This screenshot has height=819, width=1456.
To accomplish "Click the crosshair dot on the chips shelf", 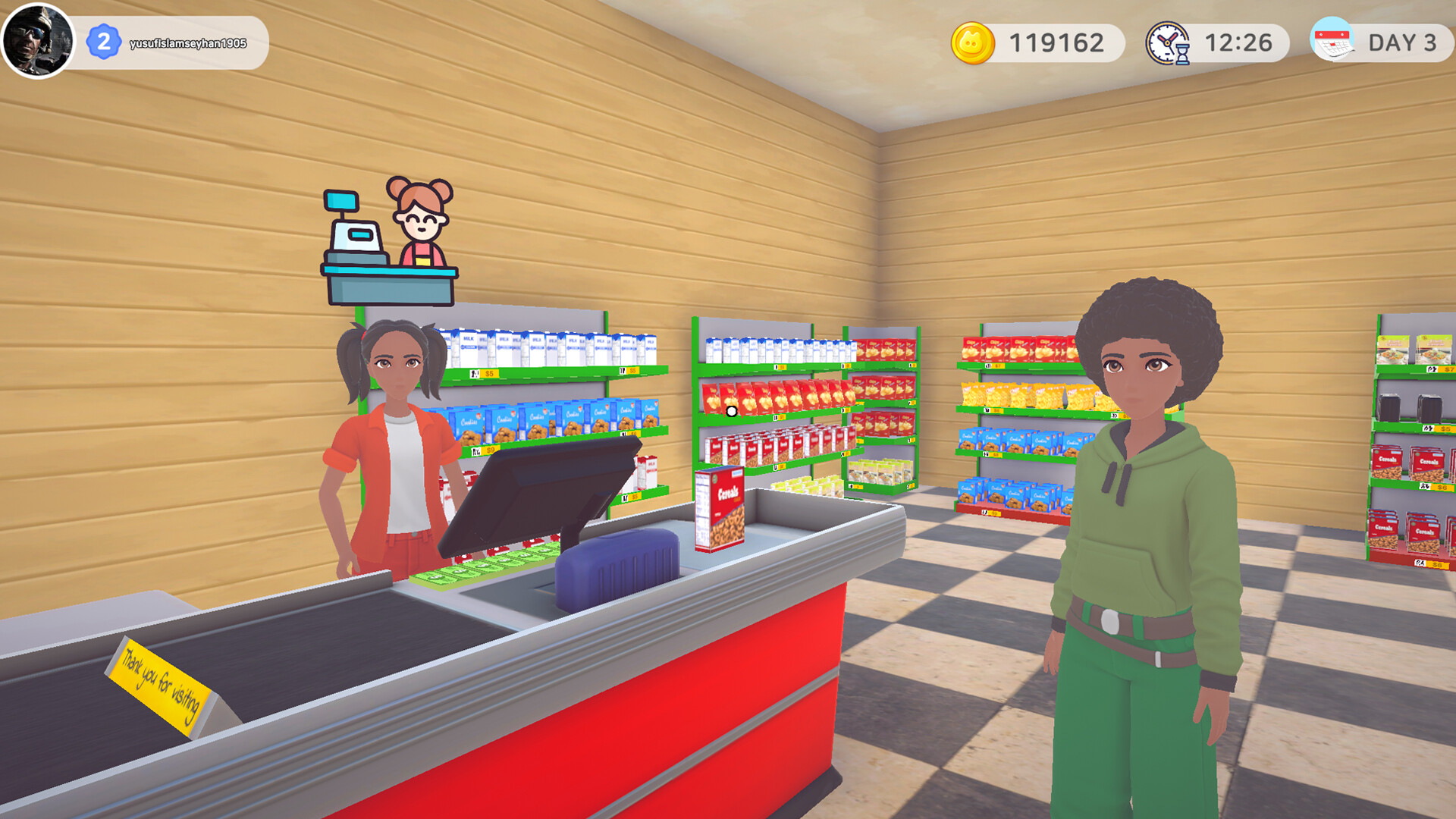I will [x=730, y=410].
